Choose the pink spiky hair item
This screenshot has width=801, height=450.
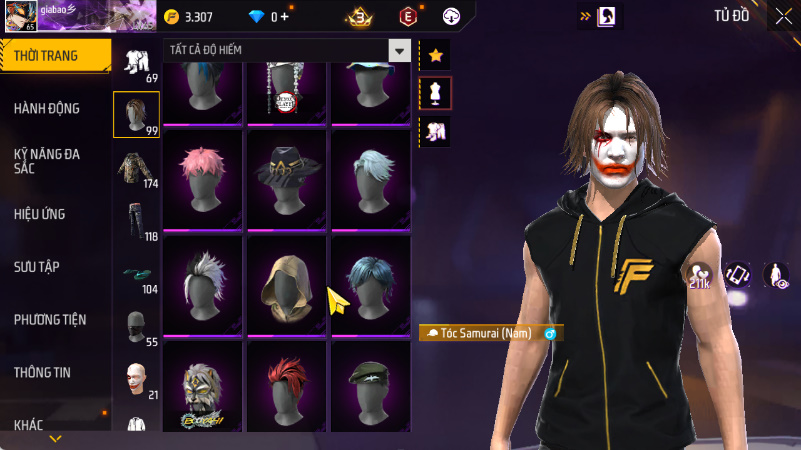(203, 178)
